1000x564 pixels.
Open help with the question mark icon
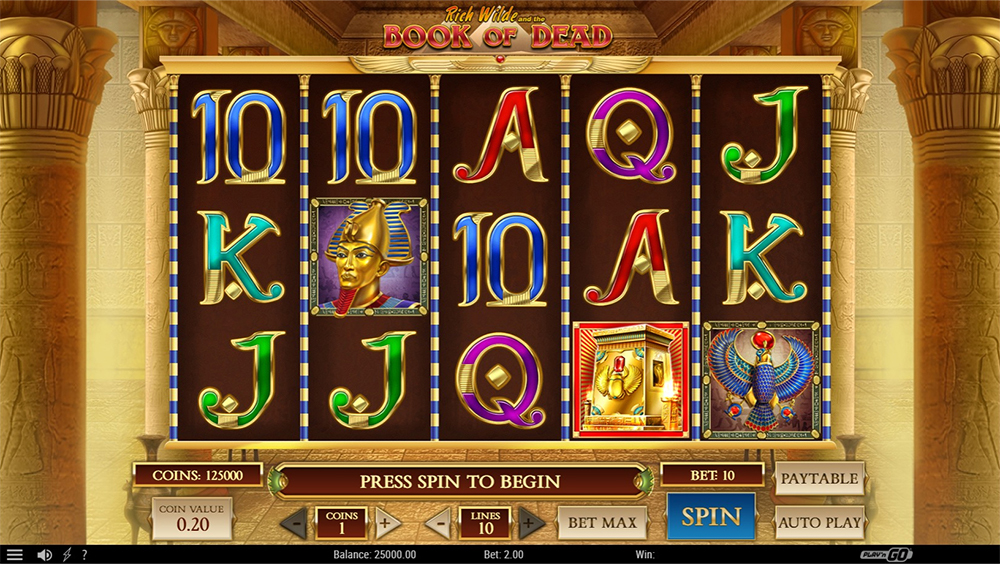pos(84,555)
